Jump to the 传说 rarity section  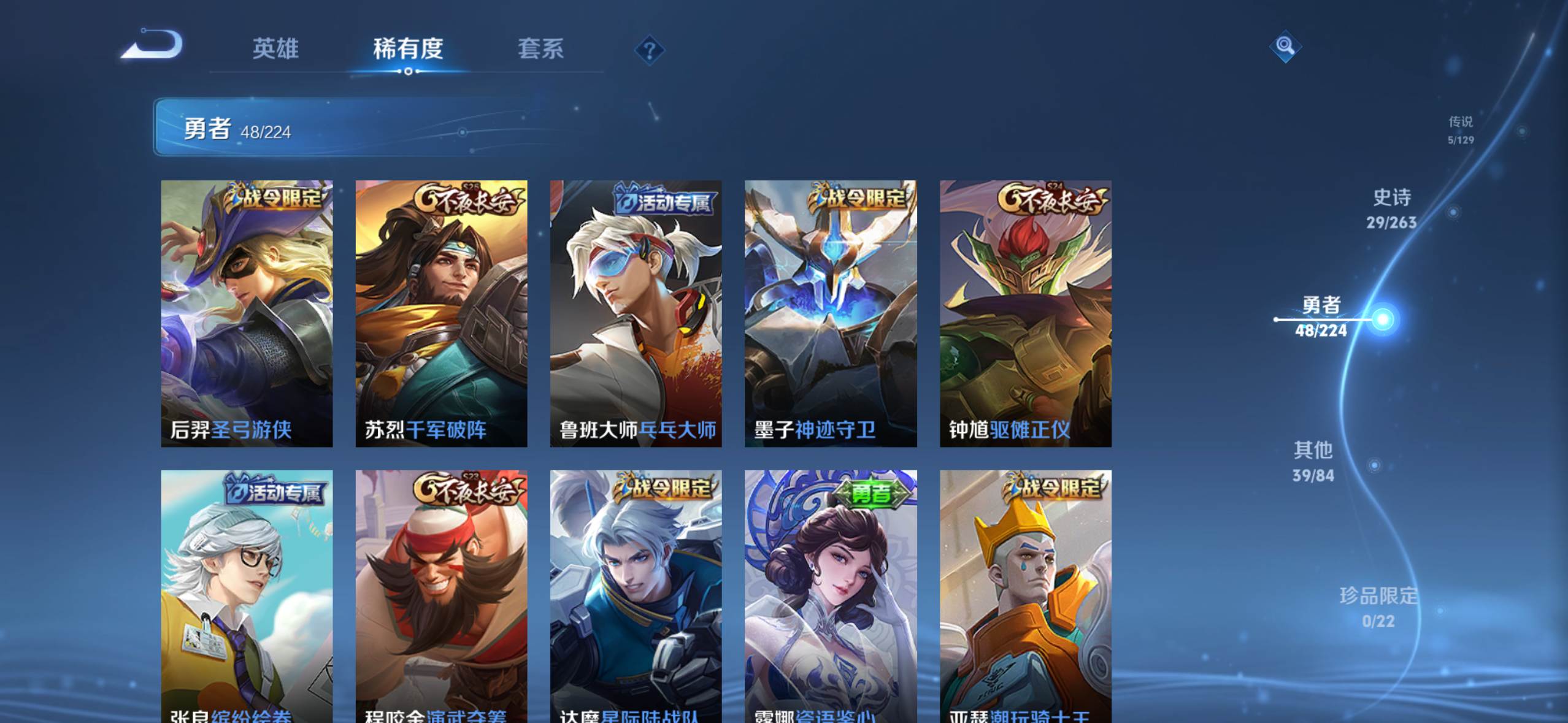point(1461,129)
